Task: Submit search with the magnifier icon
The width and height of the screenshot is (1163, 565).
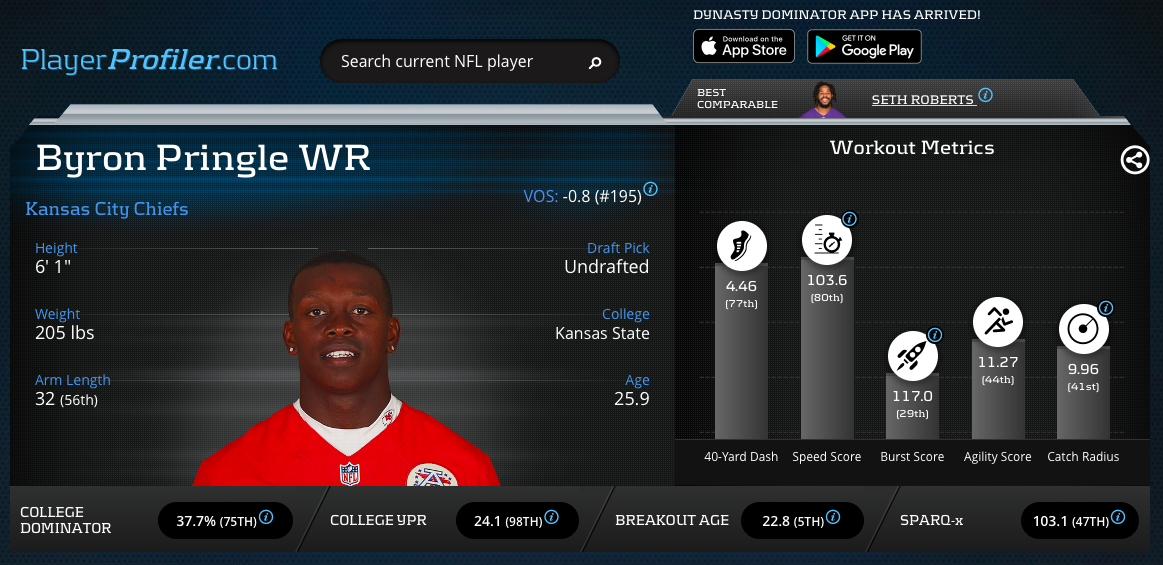Action: click(x=595, y=63)
